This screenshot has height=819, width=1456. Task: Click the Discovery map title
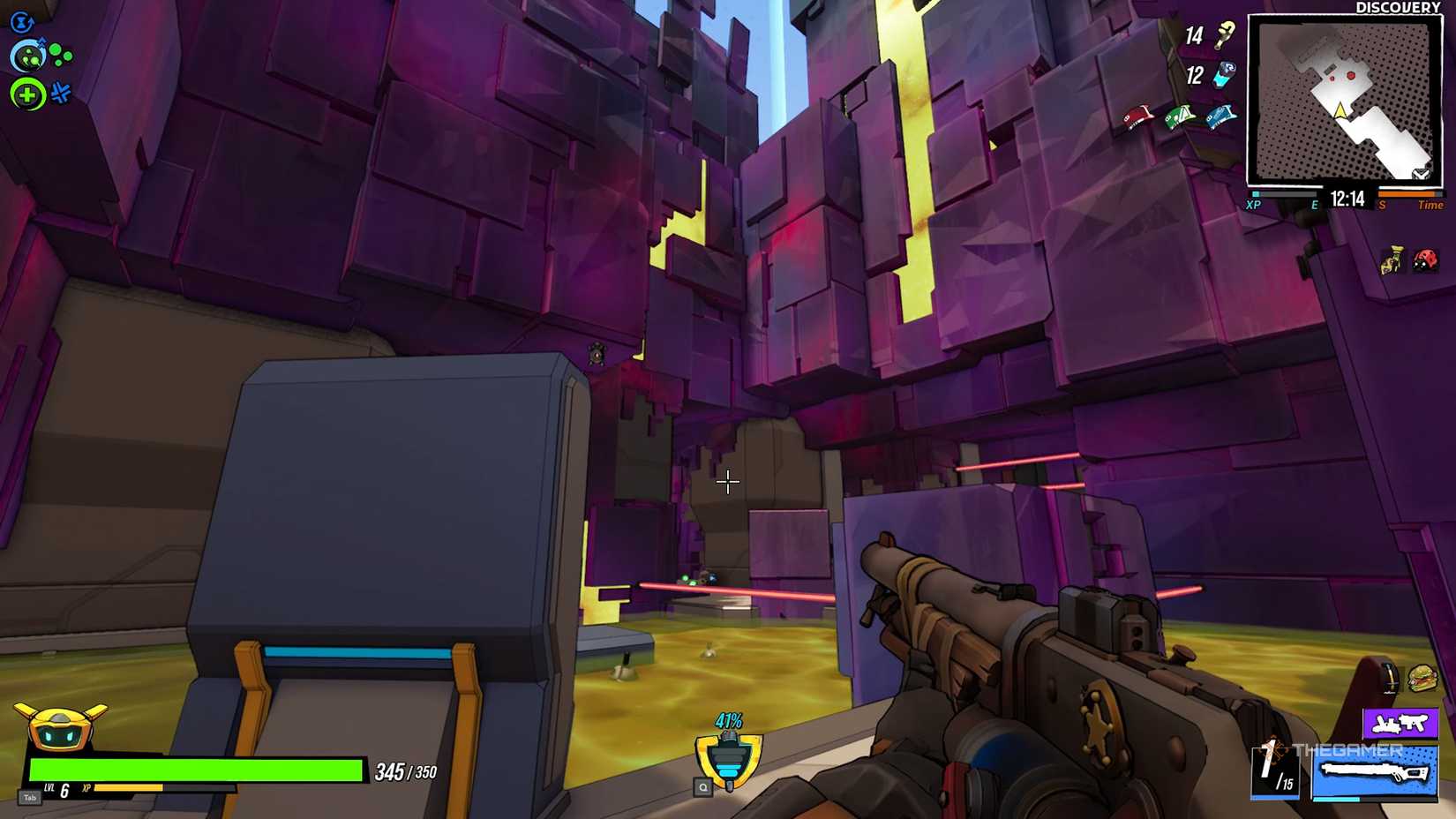[x=1400, y=8]
